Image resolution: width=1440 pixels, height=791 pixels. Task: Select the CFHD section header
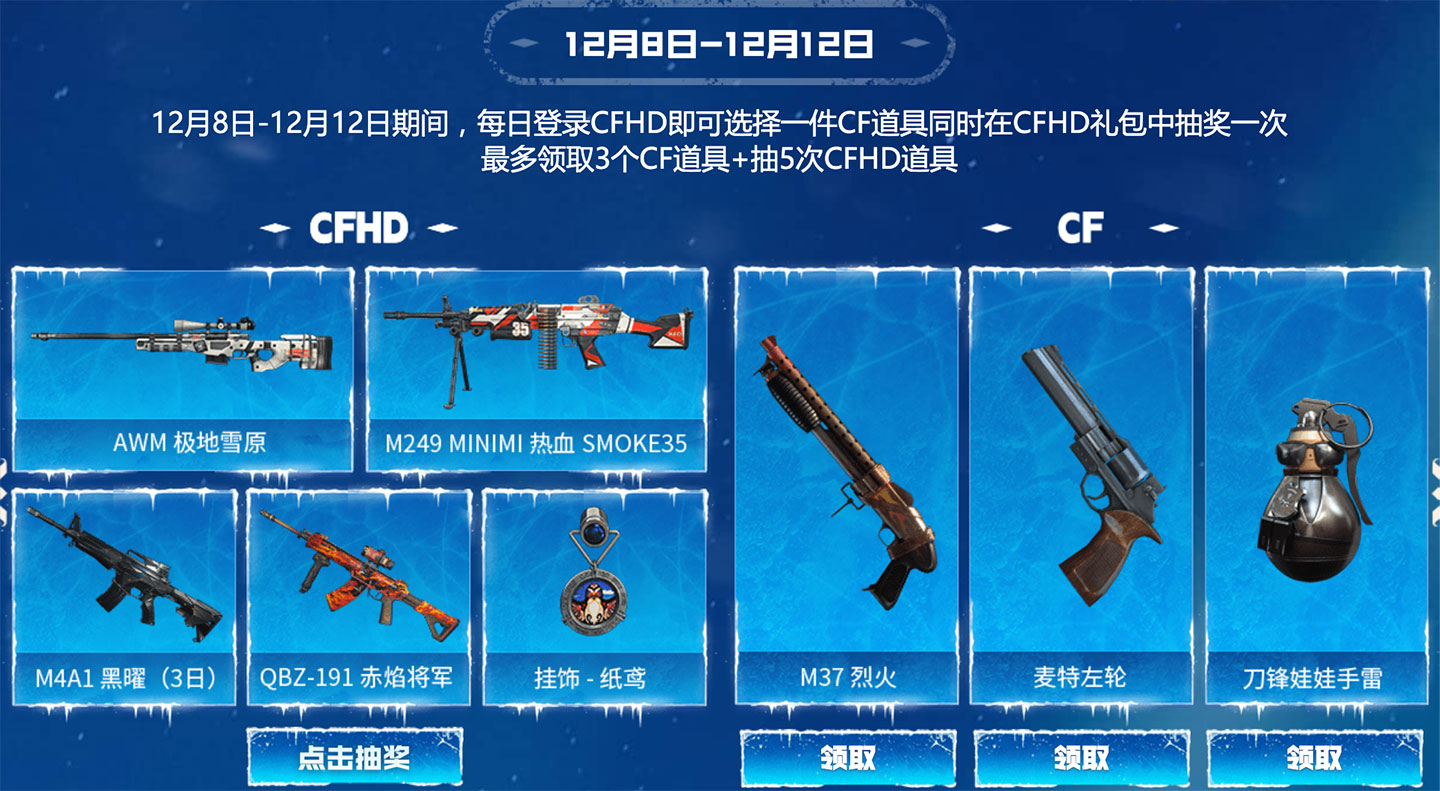click(x=358, y=226)
